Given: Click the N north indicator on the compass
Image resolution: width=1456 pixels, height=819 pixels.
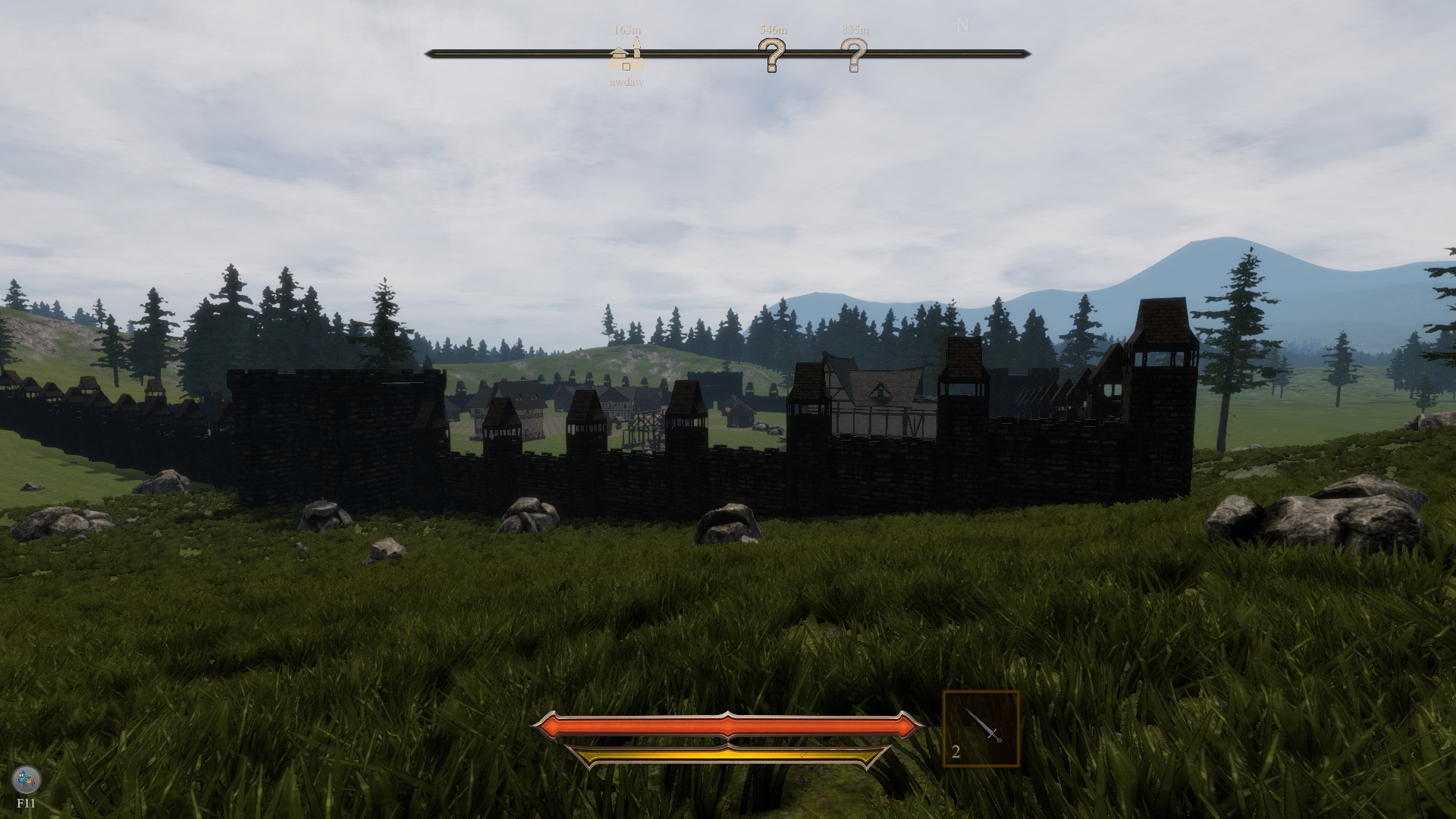Looking at the screenshot, I should (963, 27).
